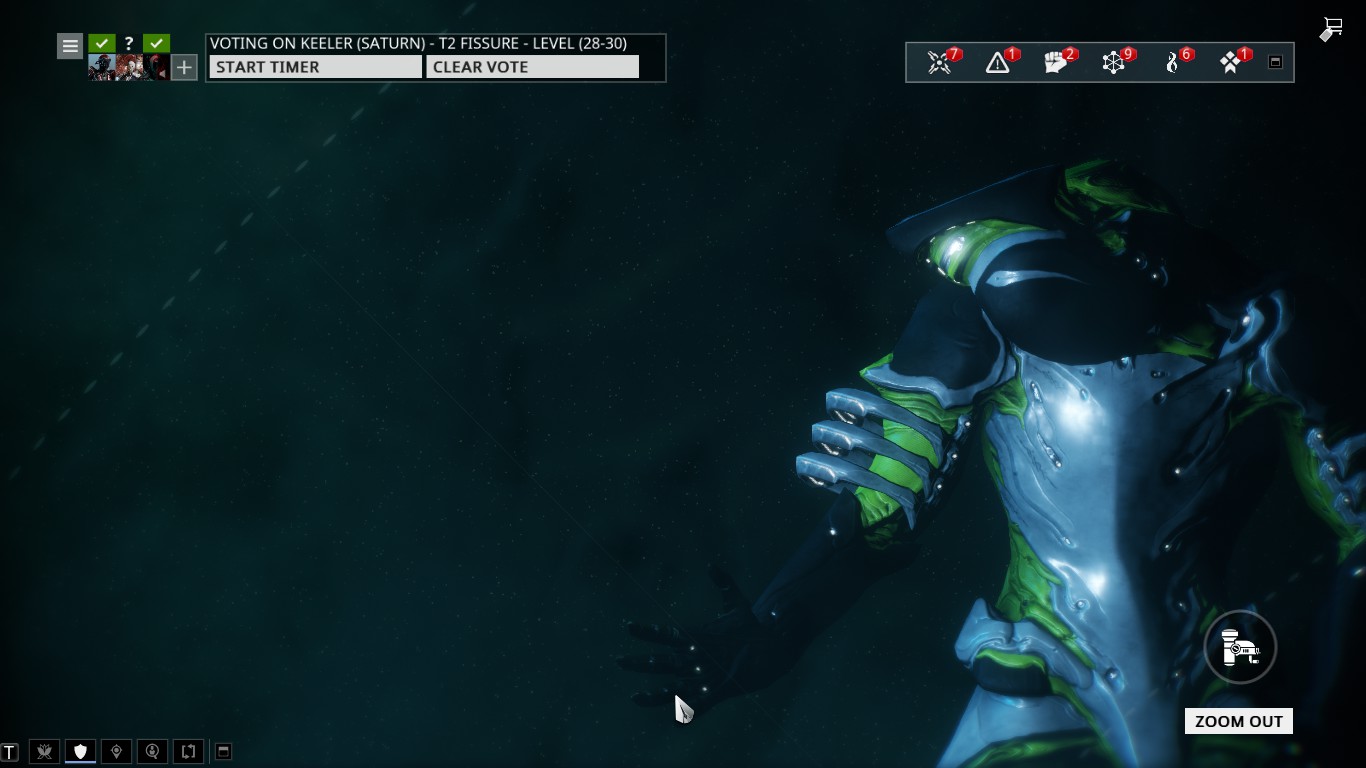Clear the mission vote

(x=532, y=67)
